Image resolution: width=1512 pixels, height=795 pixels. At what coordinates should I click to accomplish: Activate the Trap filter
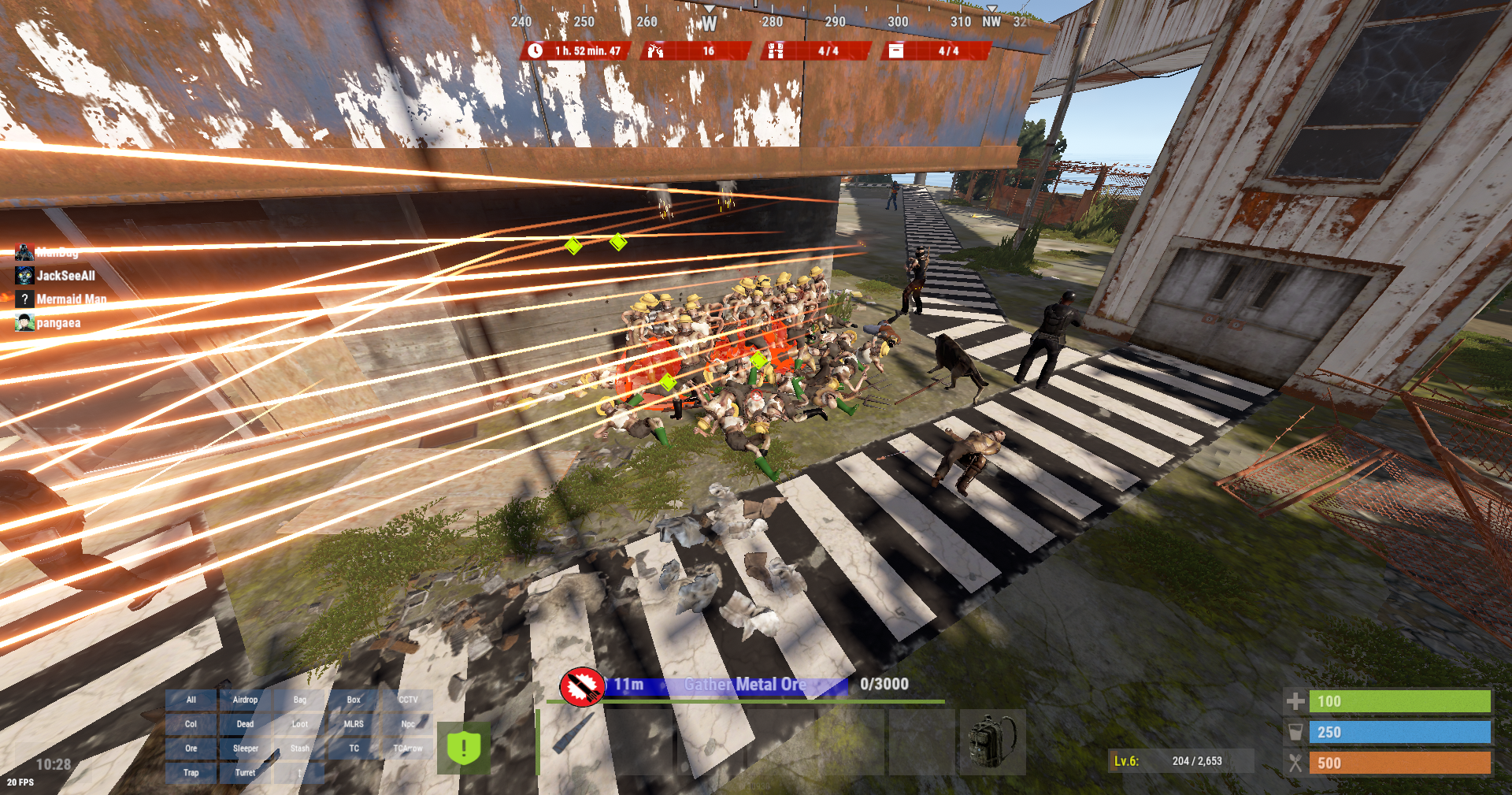[191, 773]
